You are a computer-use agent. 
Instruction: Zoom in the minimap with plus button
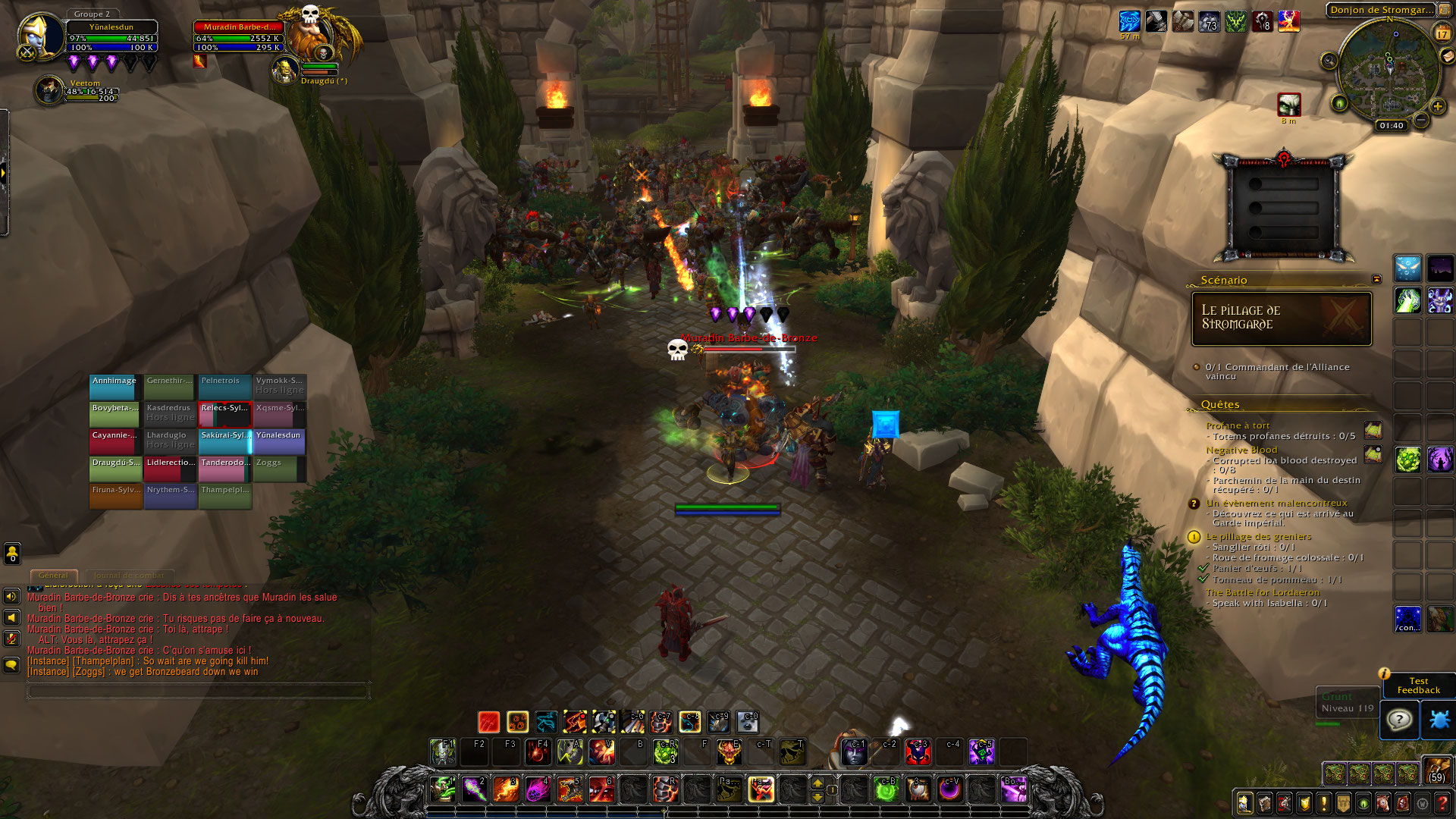tap(1437, 106)
